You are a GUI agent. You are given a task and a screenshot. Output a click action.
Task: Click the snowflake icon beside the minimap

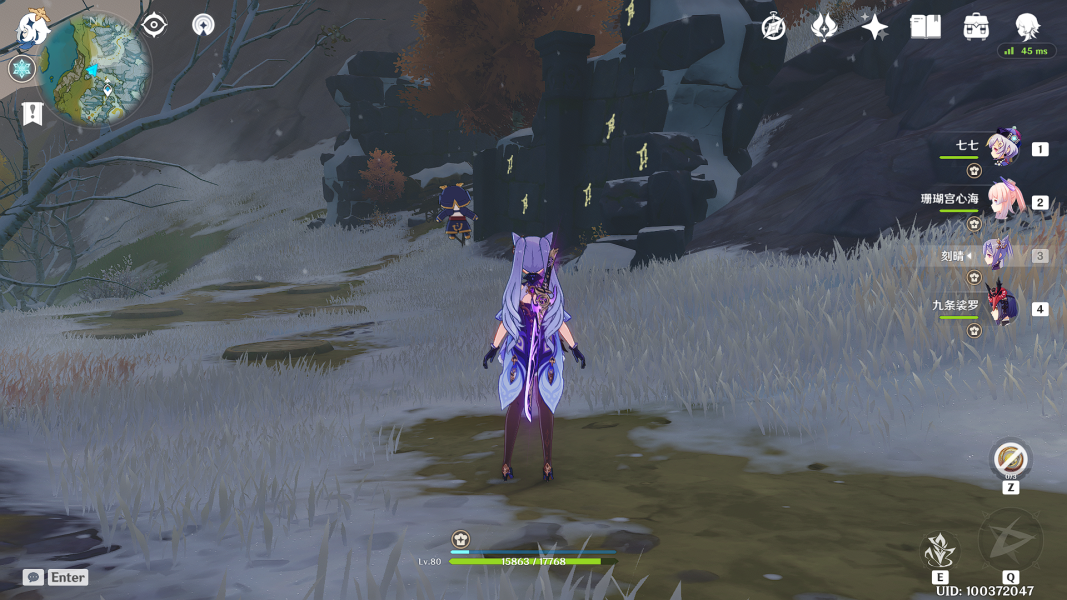(x=21, y=69)
